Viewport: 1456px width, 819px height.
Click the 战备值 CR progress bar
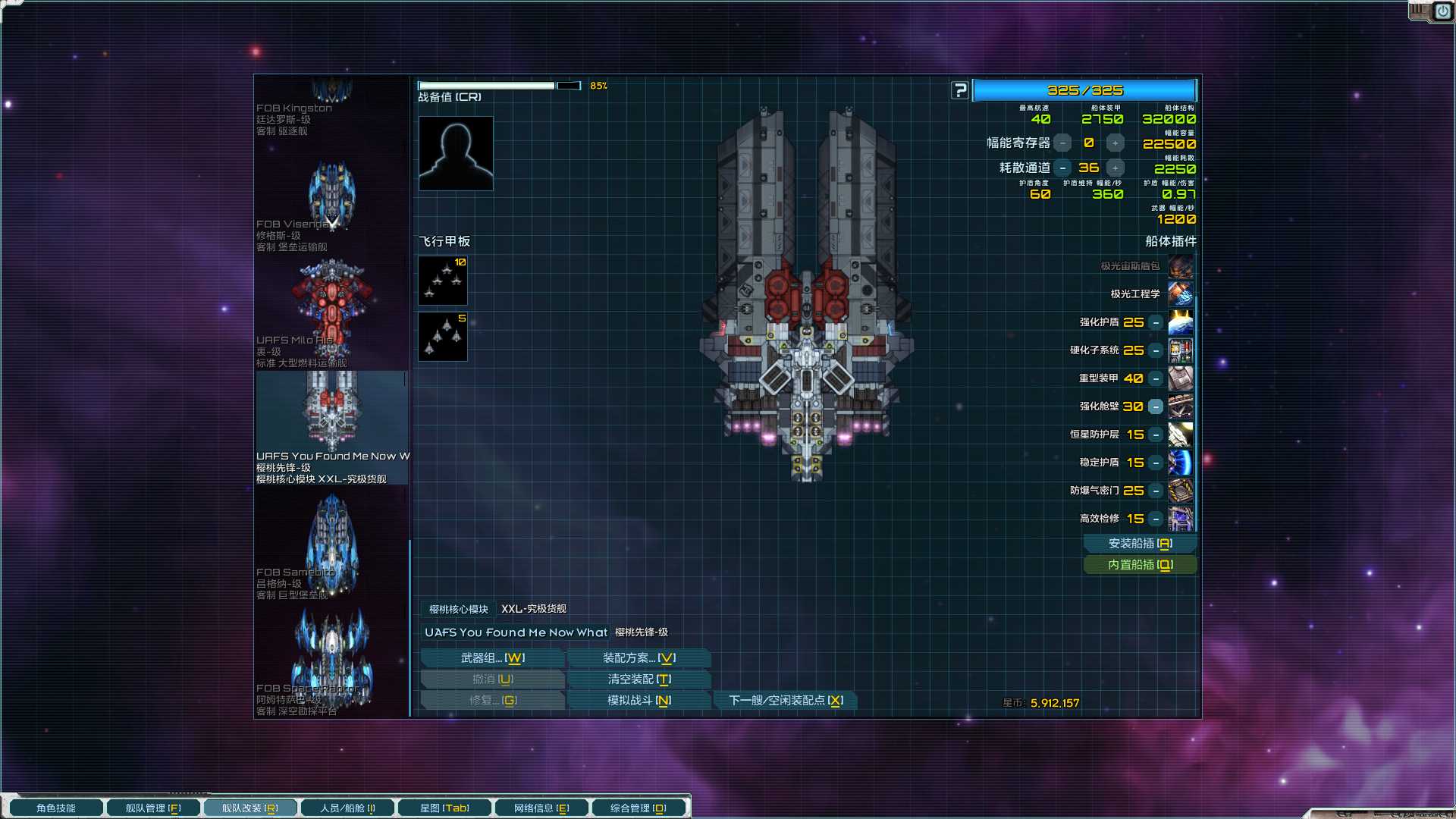click(500, 86)
